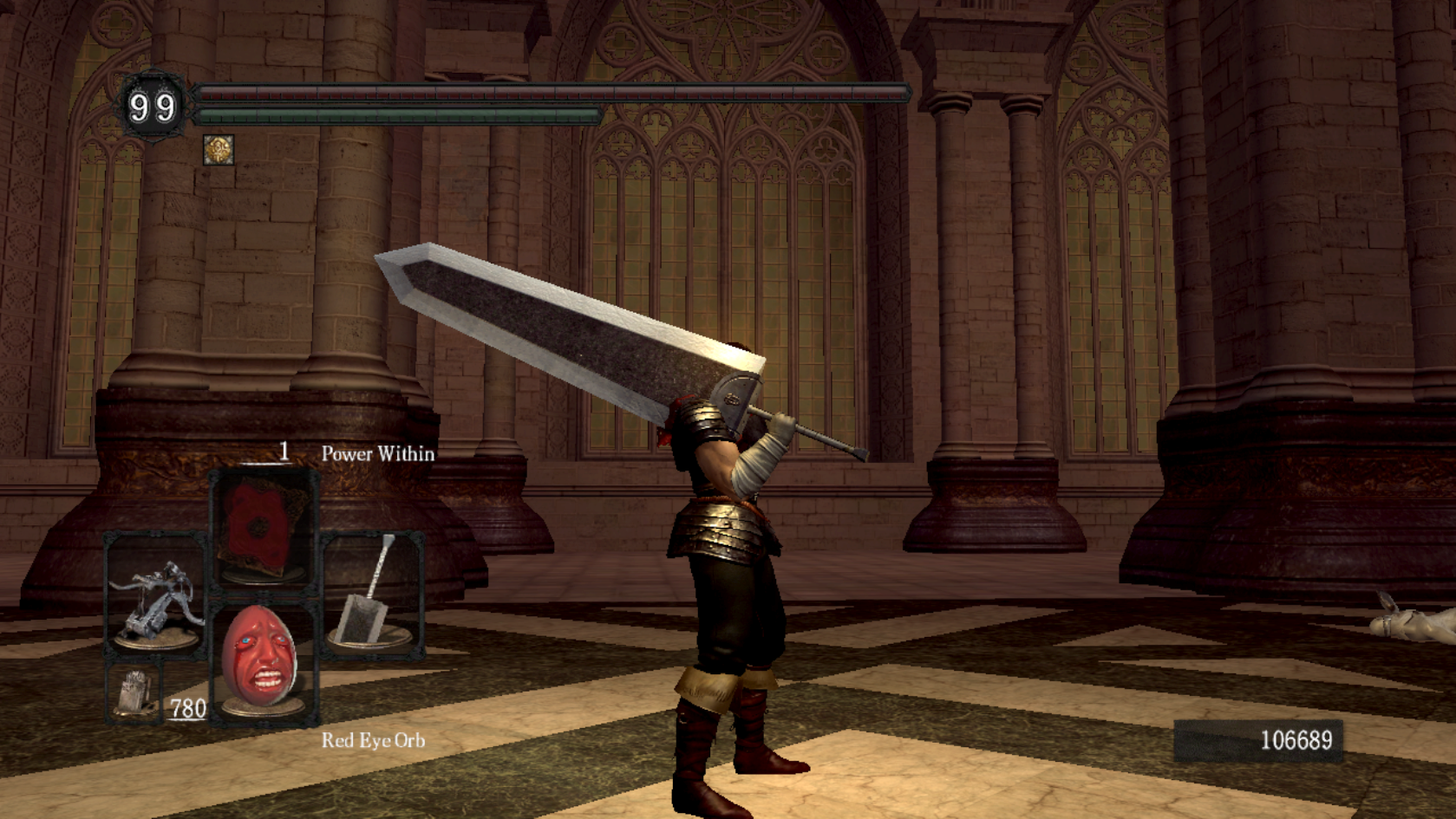
Task: Click the gold buff indicator below the health bars
Action: (219, 151)
